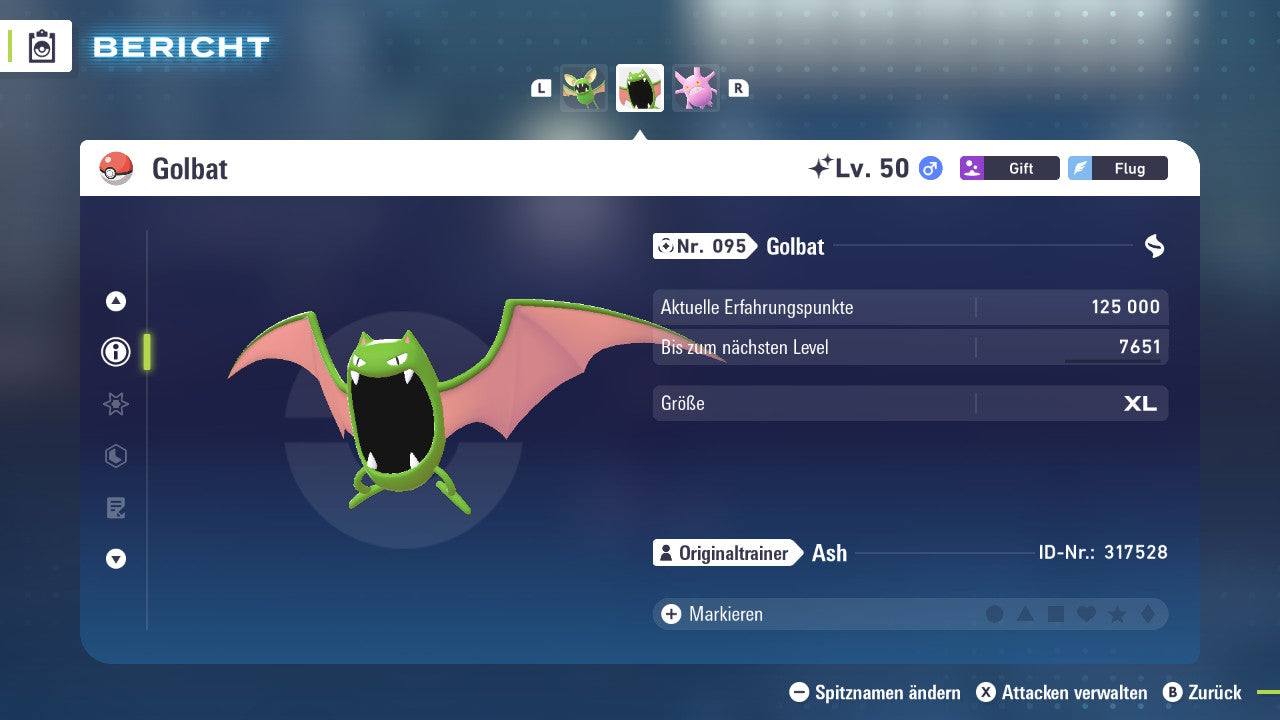Select the Zubat thumbnail next to L

point(583,87)
